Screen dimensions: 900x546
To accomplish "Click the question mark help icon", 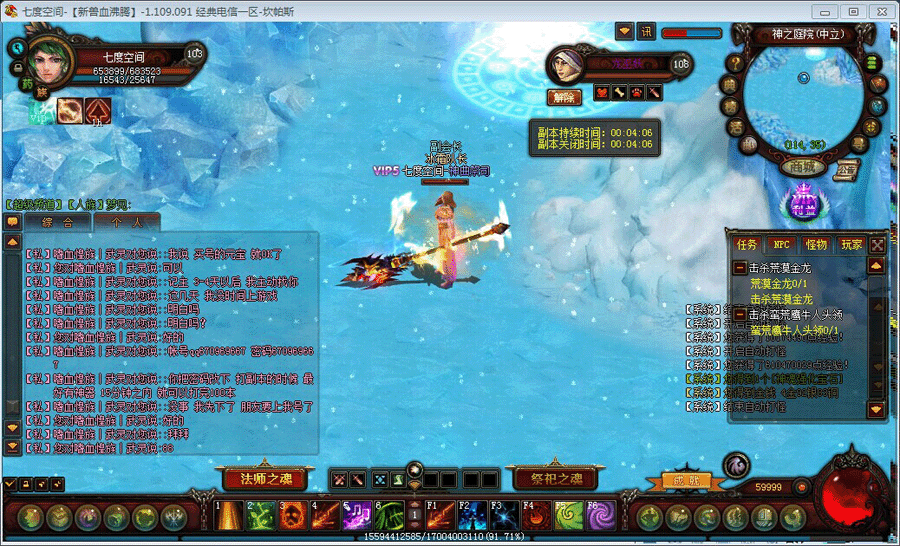I will click(x=736, y=65).
